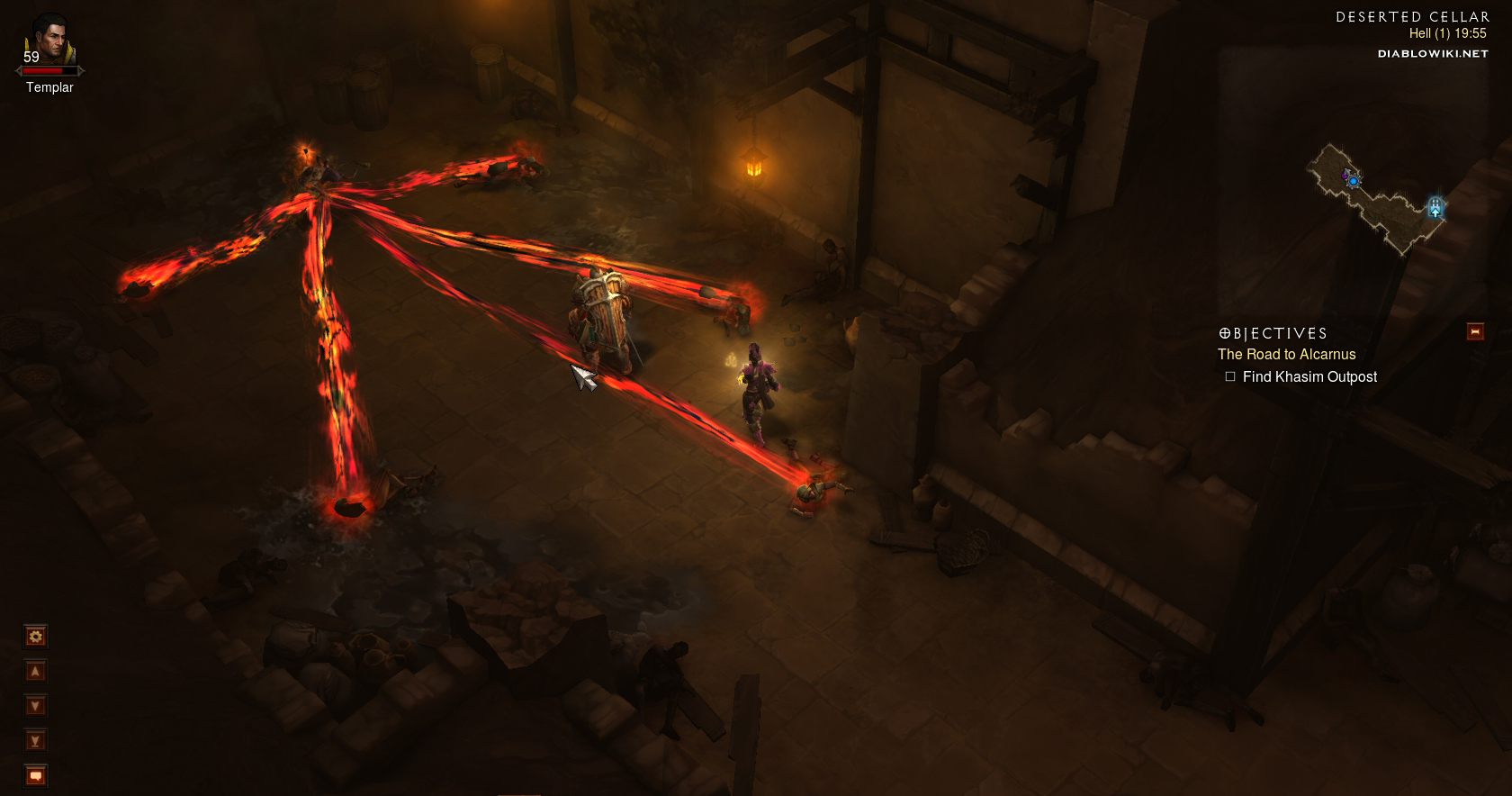The width and height of the screenshot is (1512, 796).
Task: Open the chat settings gear button
Action: coord(35,637)
